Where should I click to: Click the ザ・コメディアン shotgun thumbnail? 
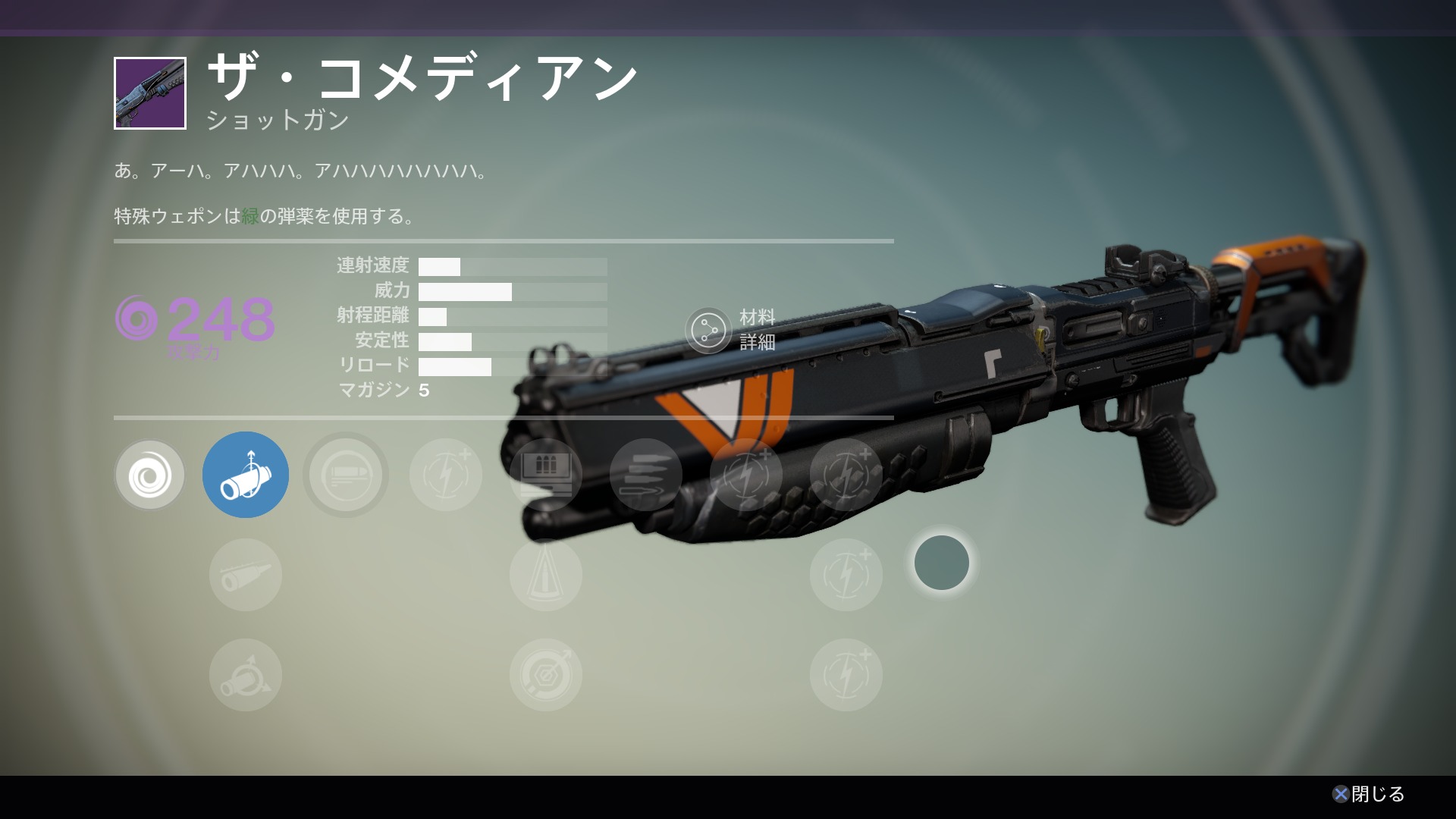point(150,93)
